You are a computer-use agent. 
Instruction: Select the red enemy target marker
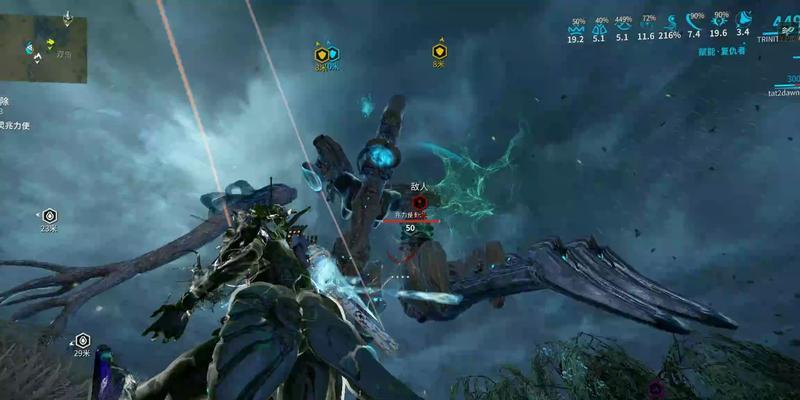(x=419, y=202)
